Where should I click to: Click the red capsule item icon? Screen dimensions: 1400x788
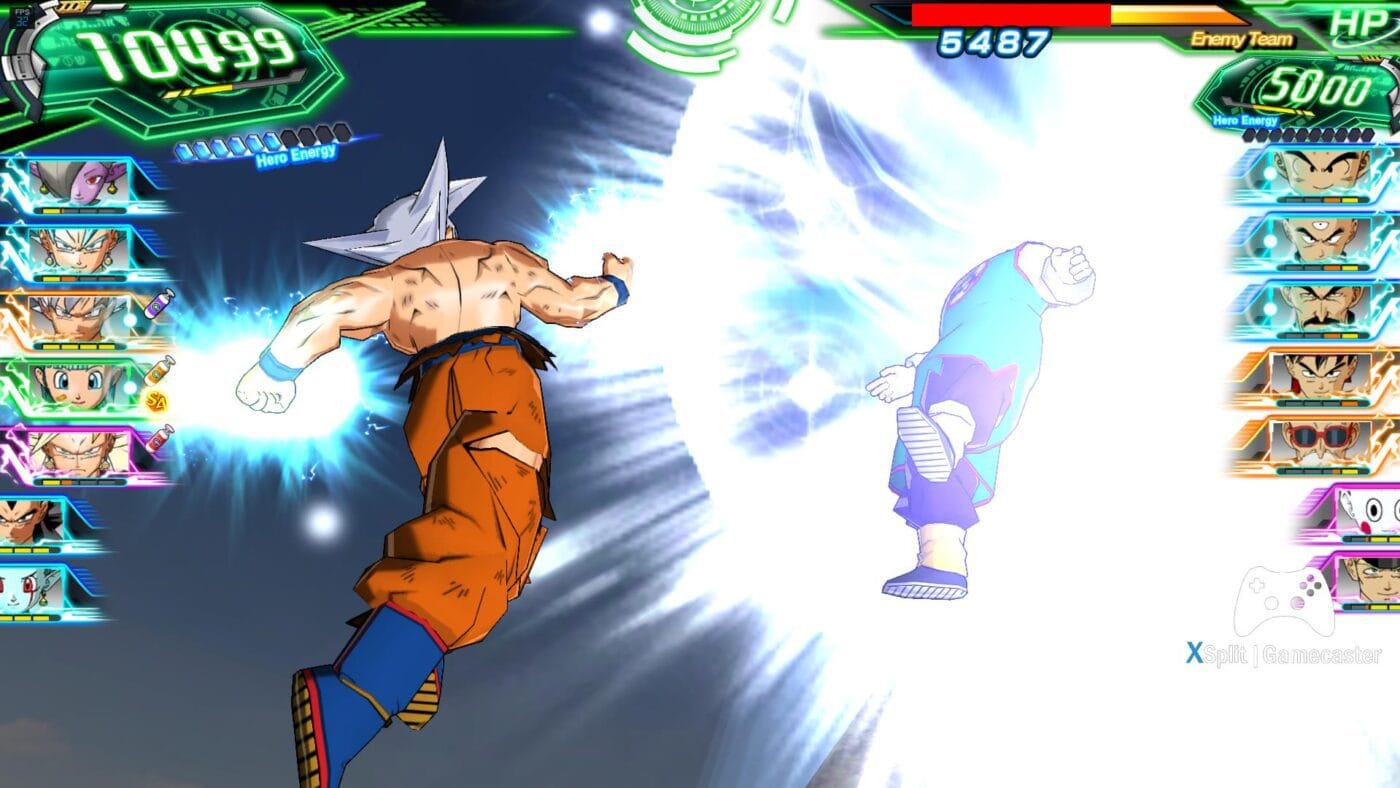click(x=159, y=438)
